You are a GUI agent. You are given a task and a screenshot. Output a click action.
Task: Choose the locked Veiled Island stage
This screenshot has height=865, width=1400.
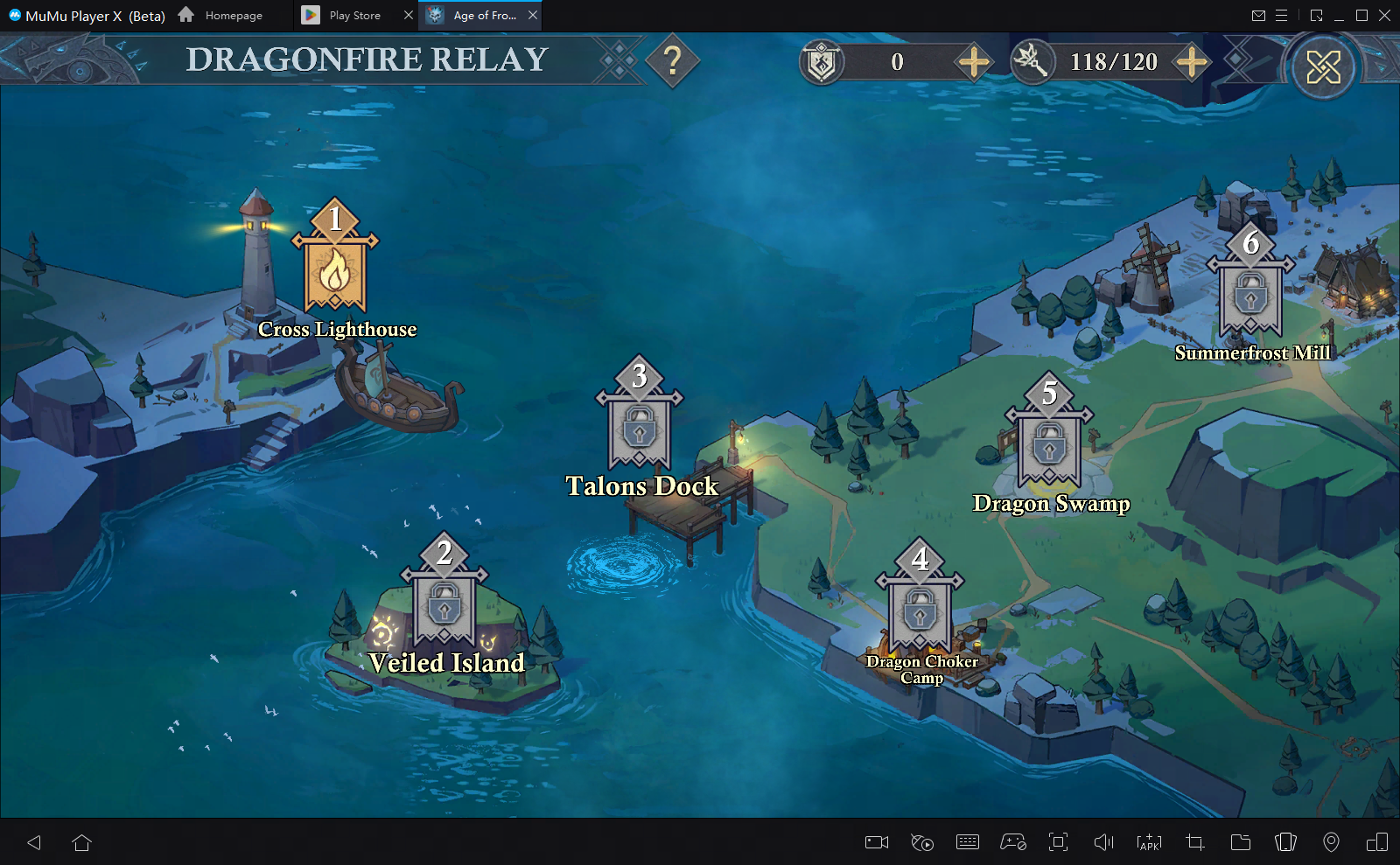pos(444,606)
